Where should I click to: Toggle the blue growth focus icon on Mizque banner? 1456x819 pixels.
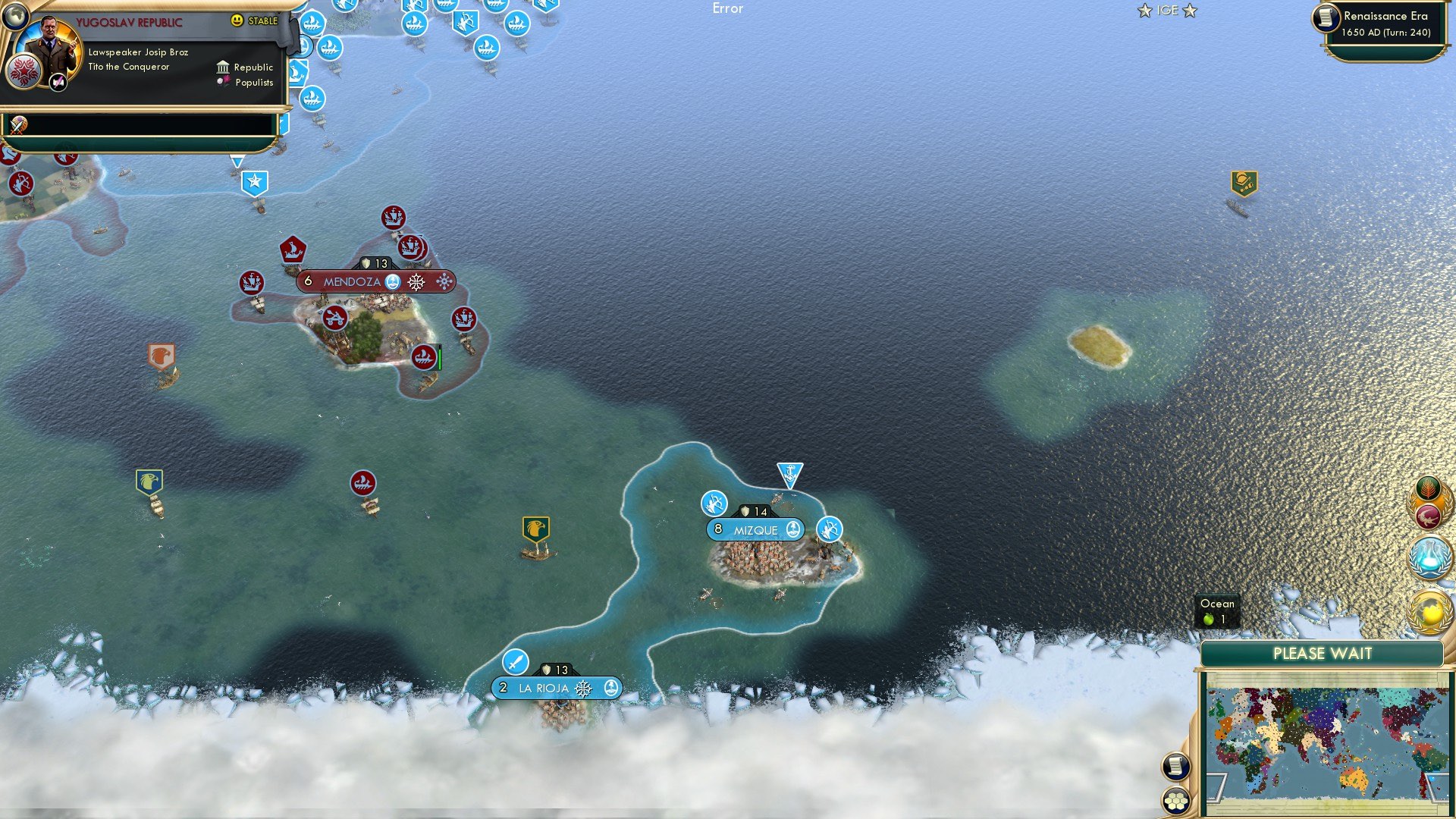792,530
